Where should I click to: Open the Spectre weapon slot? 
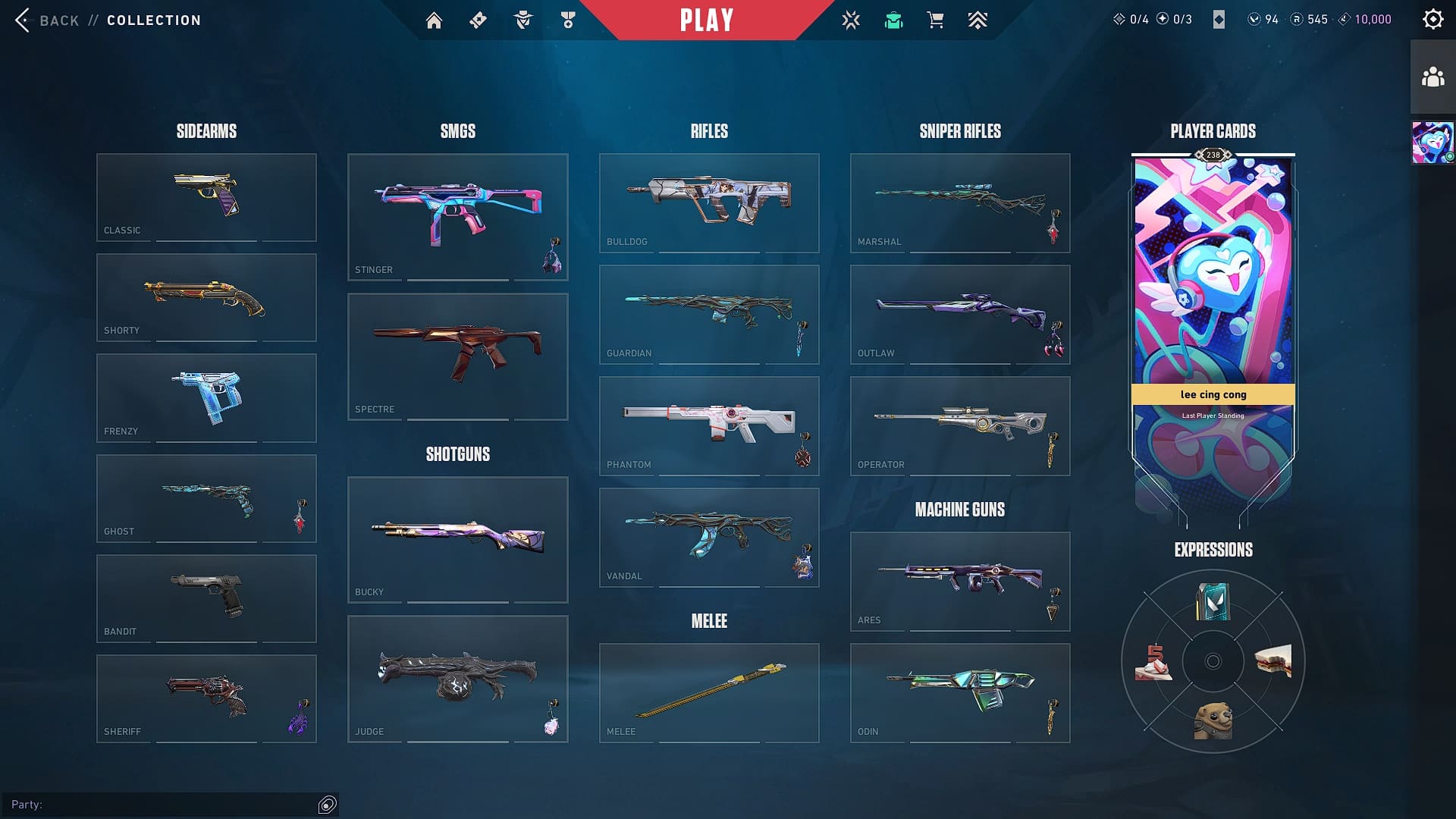(x=457, y=356)
